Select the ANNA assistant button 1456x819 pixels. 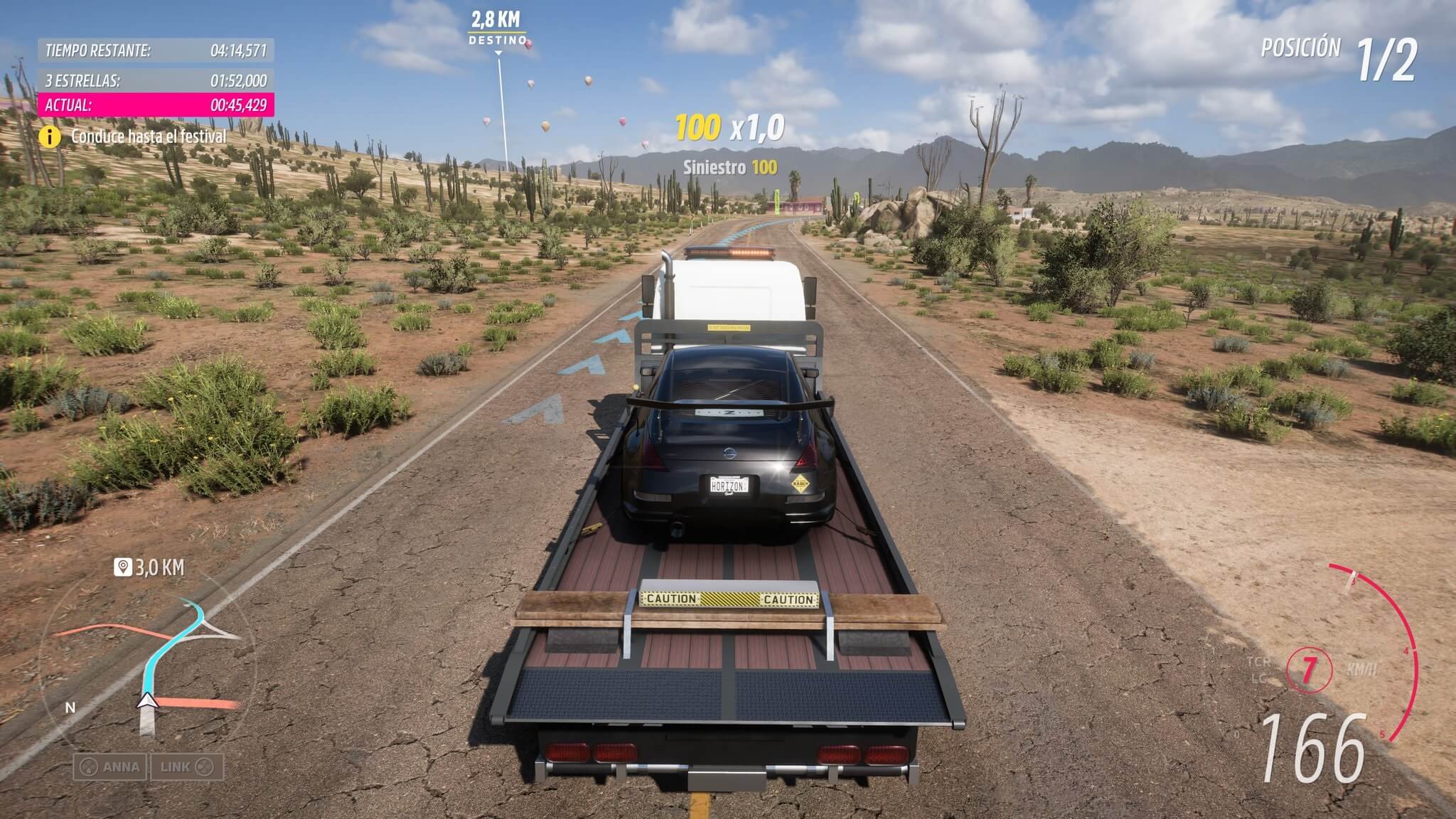point(110,767)
